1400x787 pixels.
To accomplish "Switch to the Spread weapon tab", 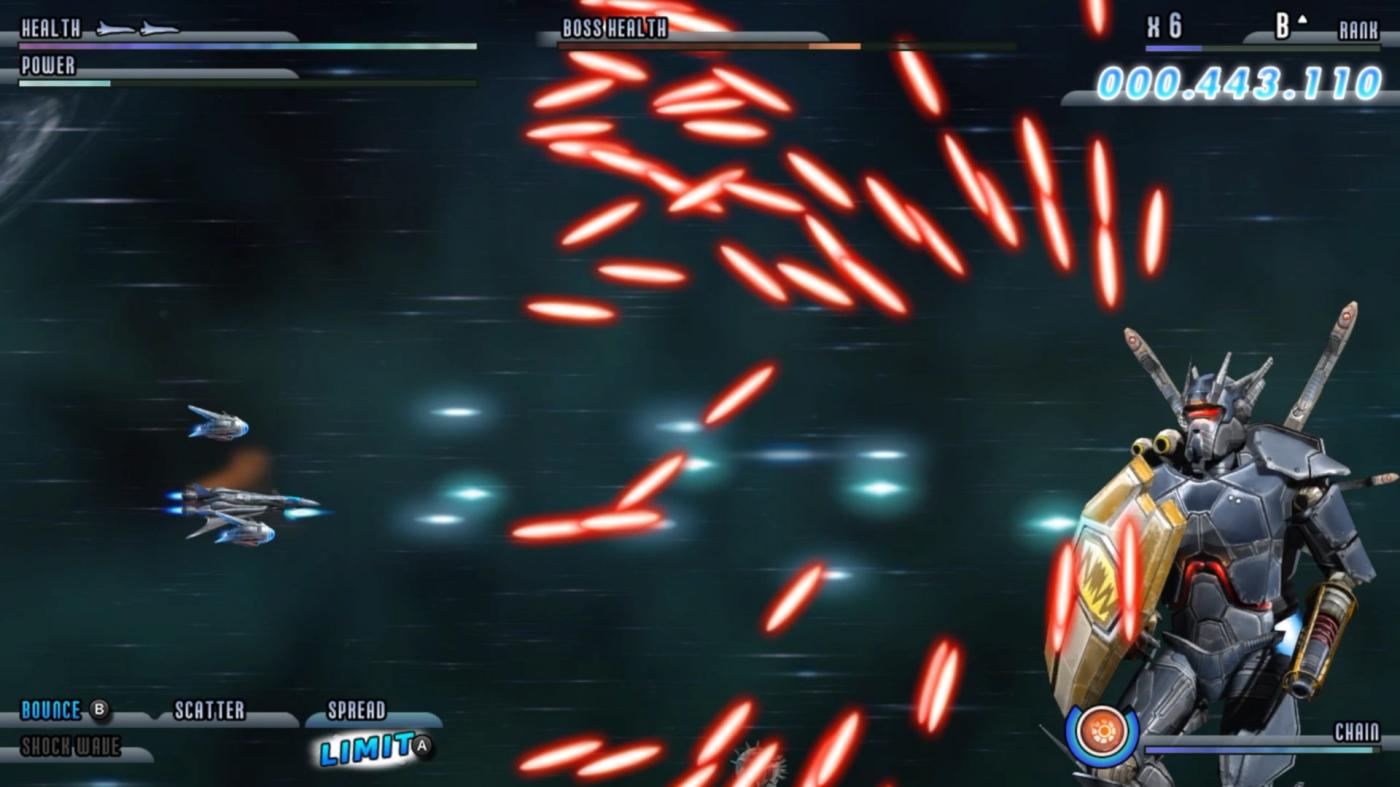I will tap(355, 710).
